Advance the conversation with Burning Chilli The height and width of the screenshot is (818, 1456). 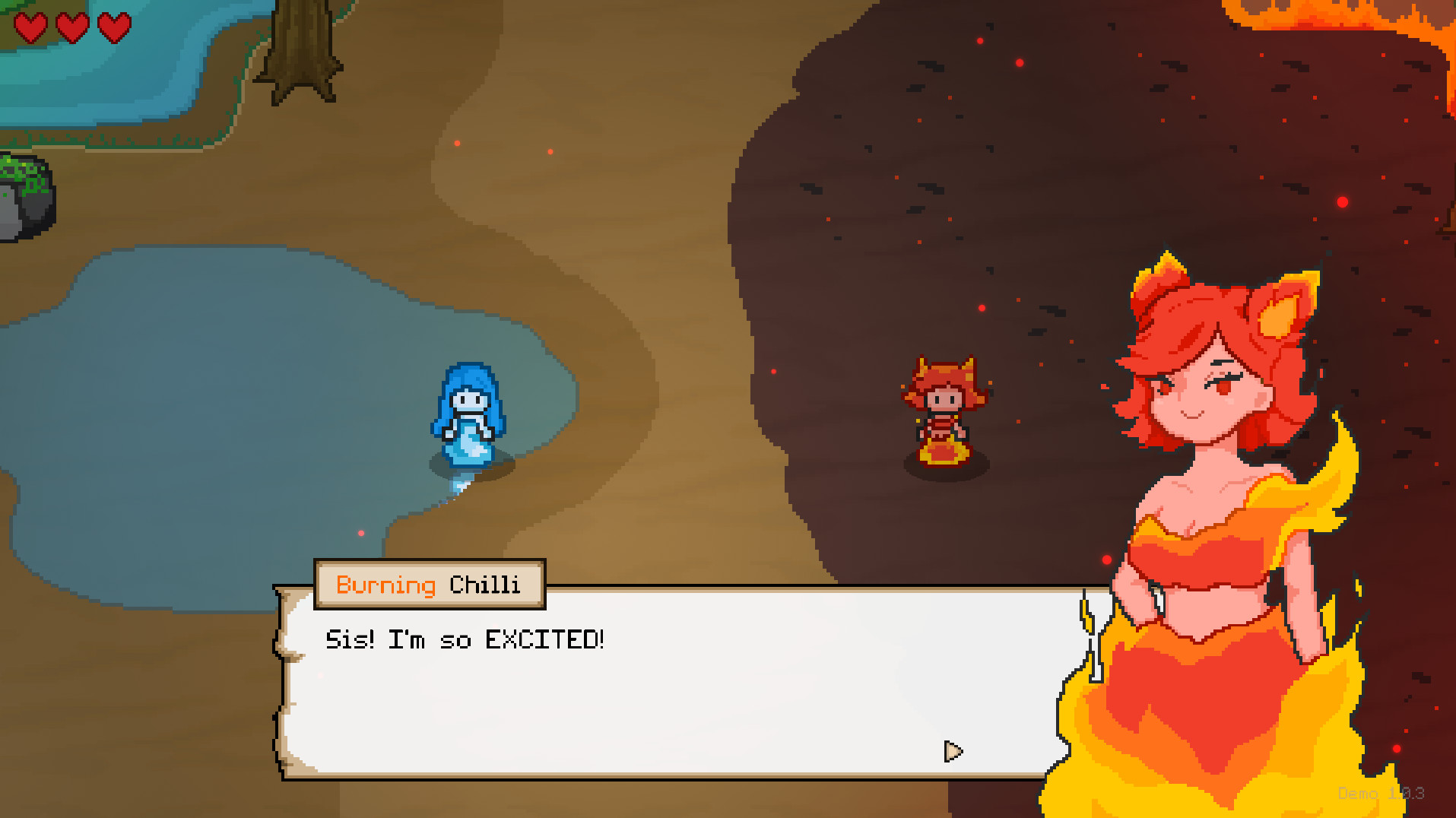953,752
